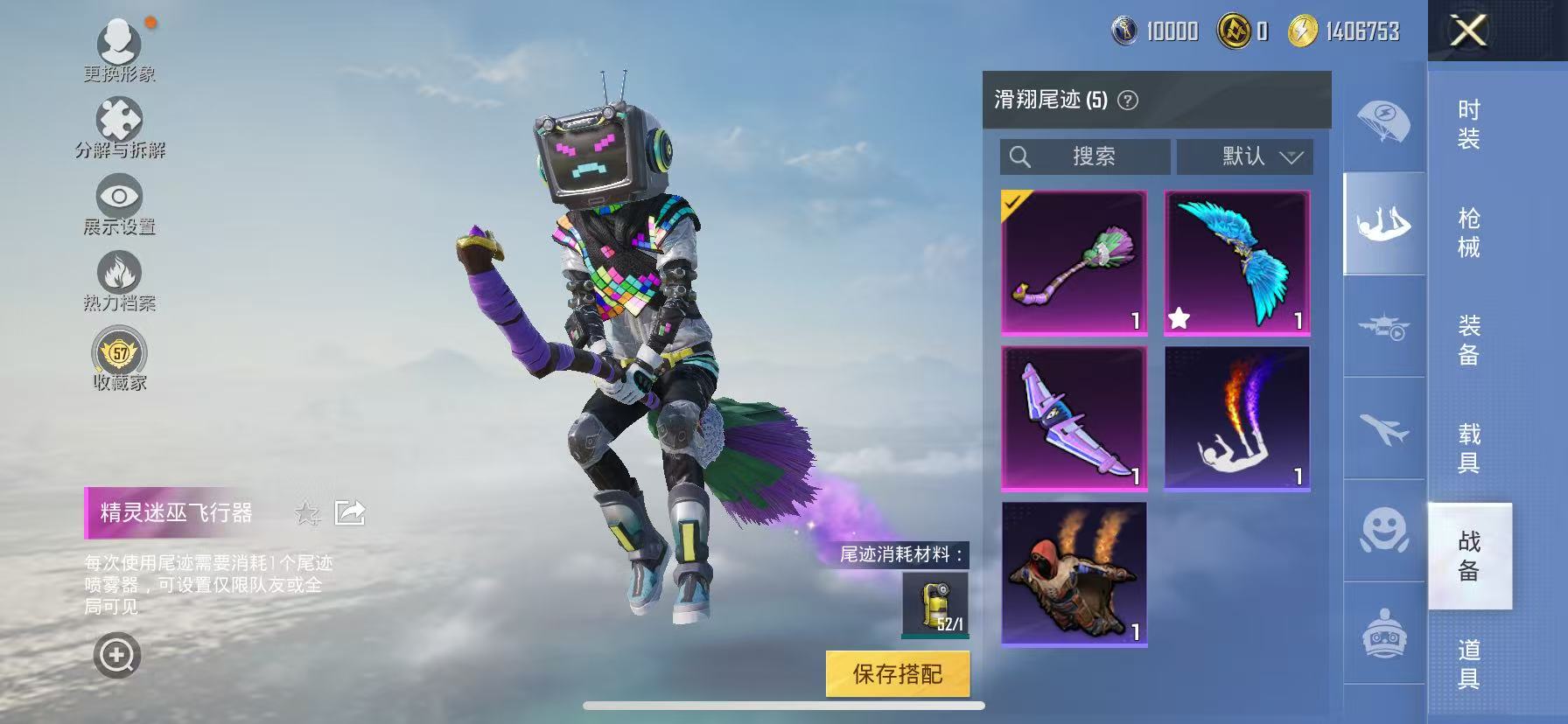The height and width of the screenshot is (724, 1568).
Task: Open the 更换形象 avatar change icon
Action: click(120, 40)
